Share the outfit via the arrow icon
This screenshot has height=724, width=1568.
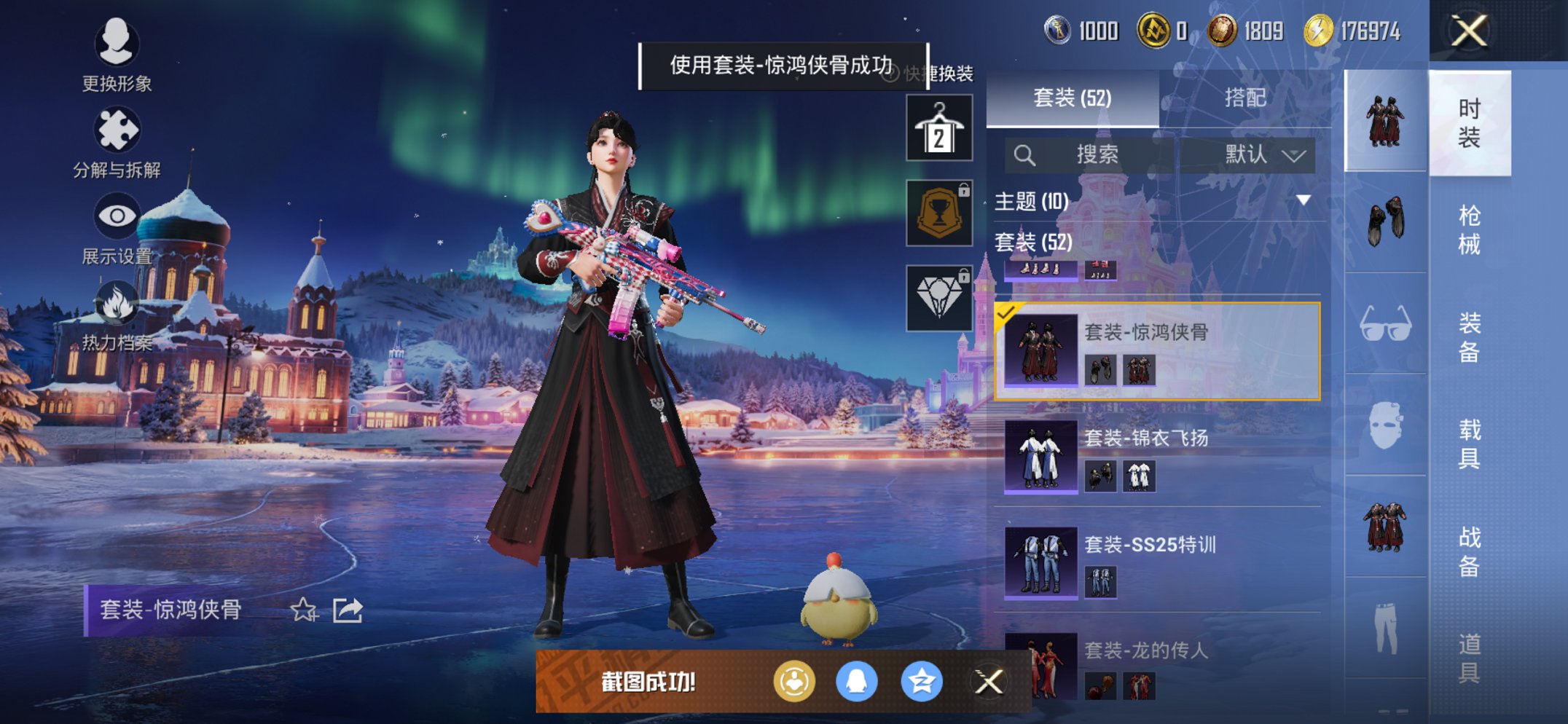coord(348,610)
